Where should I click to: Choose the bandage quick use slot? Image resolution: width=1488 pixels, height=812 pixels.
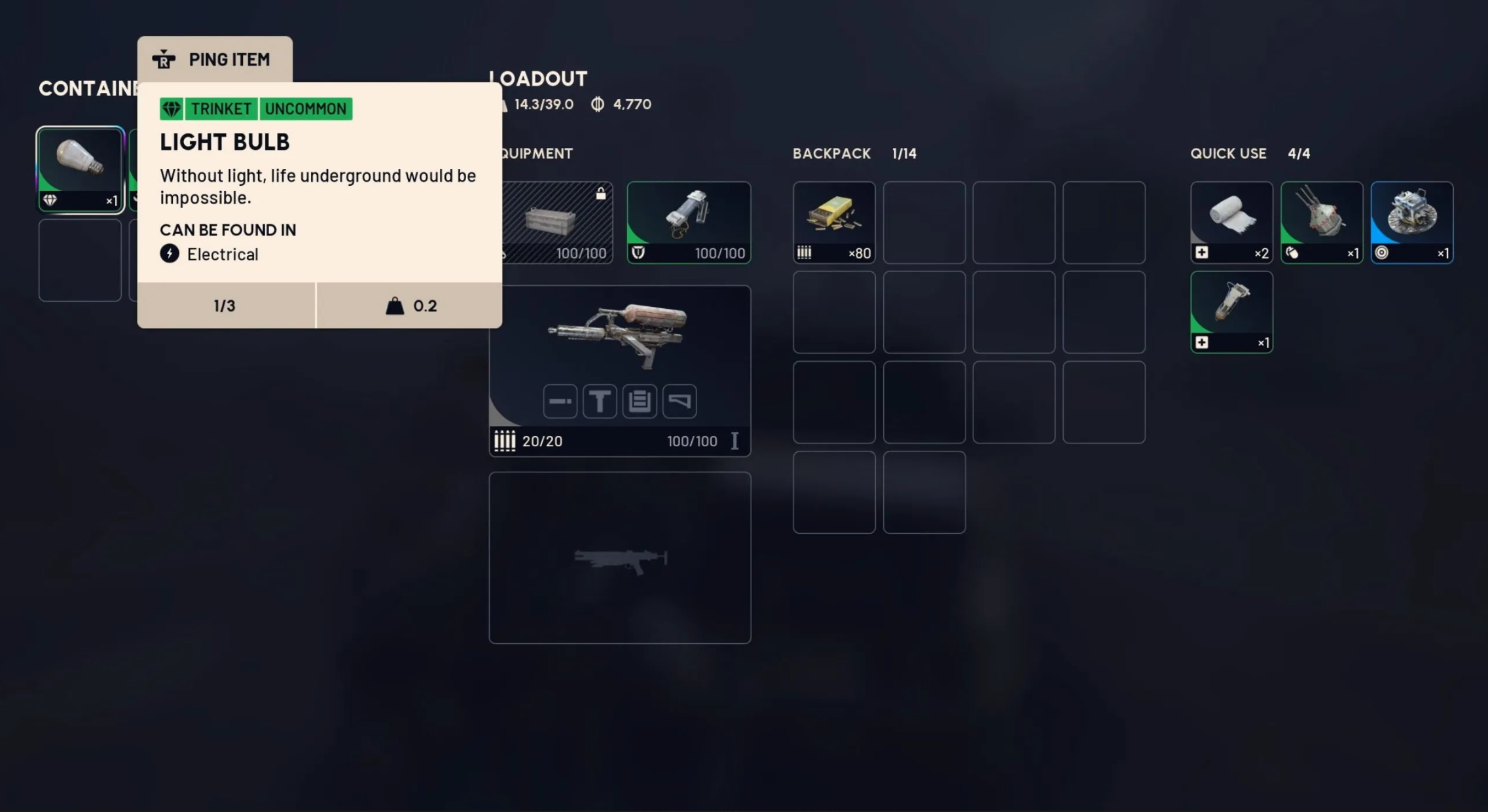point(1231,222)
